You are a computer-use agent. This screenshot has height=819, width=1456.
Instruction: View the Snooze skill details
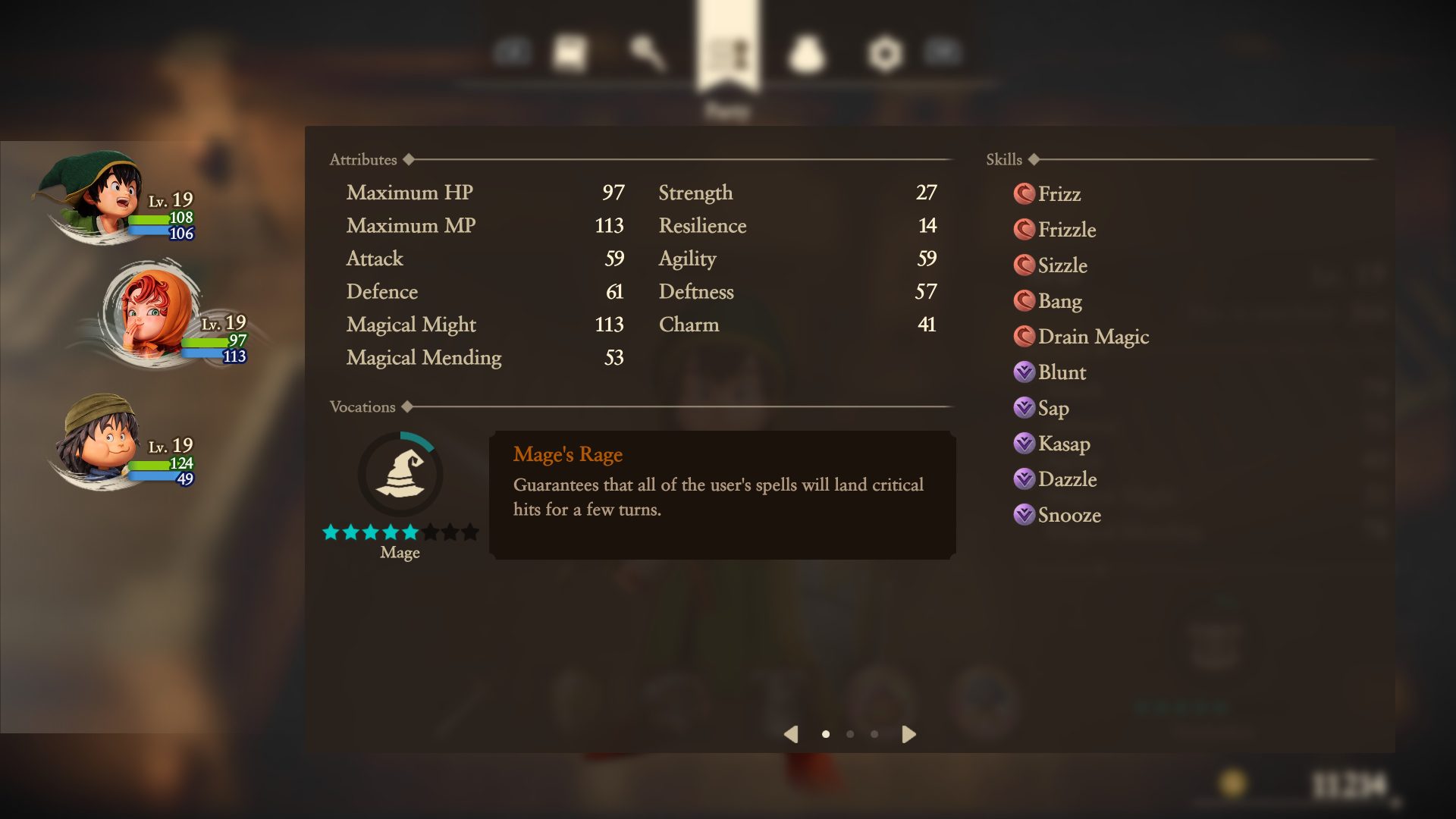pyautogui.click(x=1068, y=515)
